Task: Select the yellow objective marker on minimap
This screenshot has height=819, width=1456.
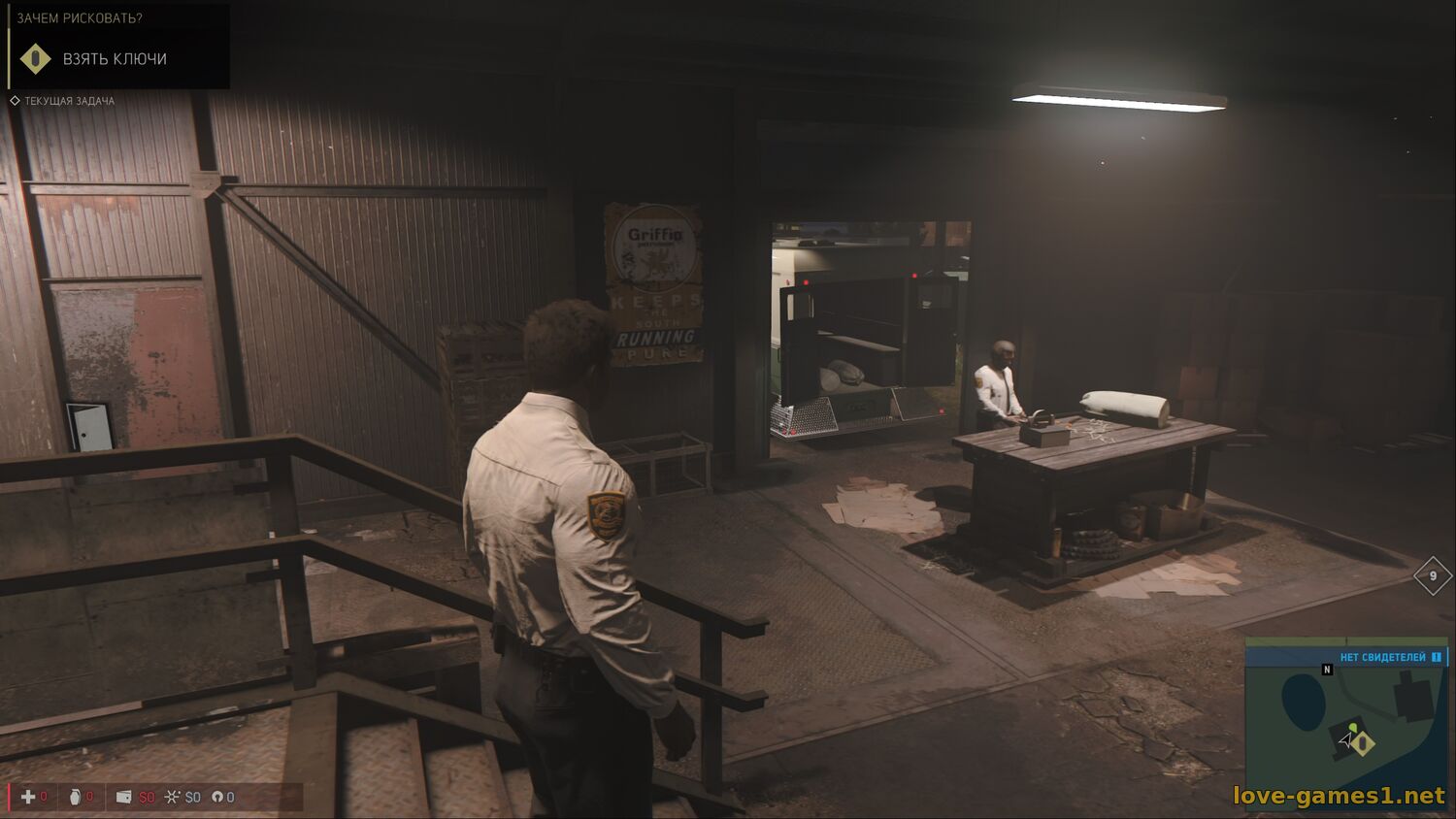Action: click(1365, 744)
